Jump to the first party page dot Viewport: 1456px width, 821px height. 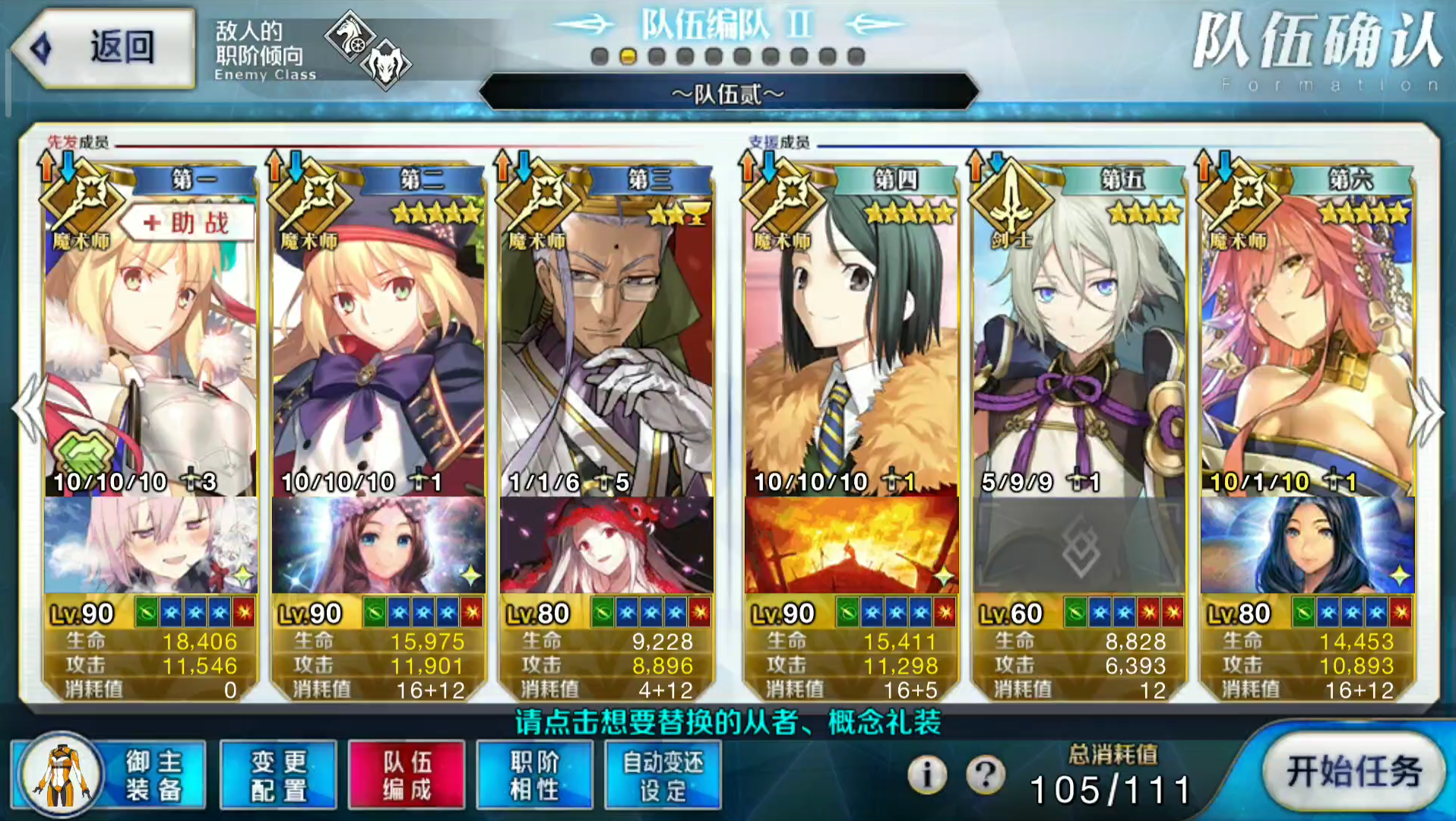click(600, 56)
